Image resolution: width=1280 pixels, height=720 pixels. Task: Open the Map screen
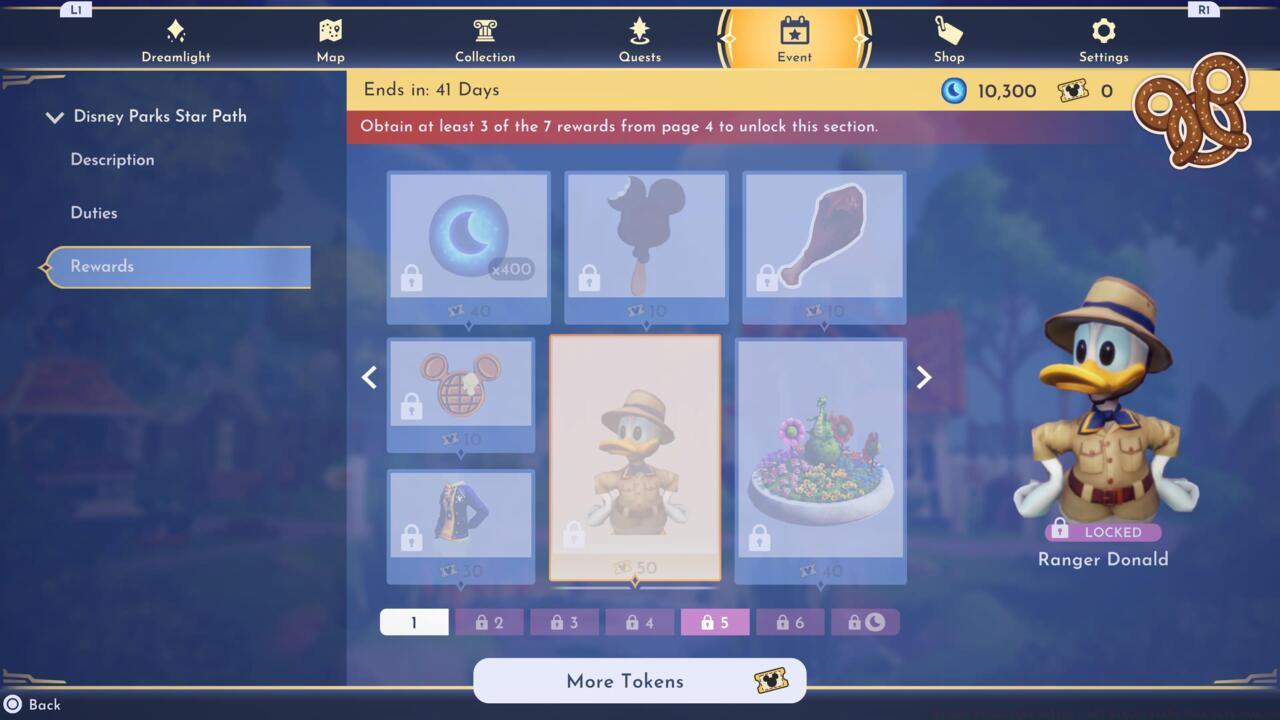click(330, 38)
